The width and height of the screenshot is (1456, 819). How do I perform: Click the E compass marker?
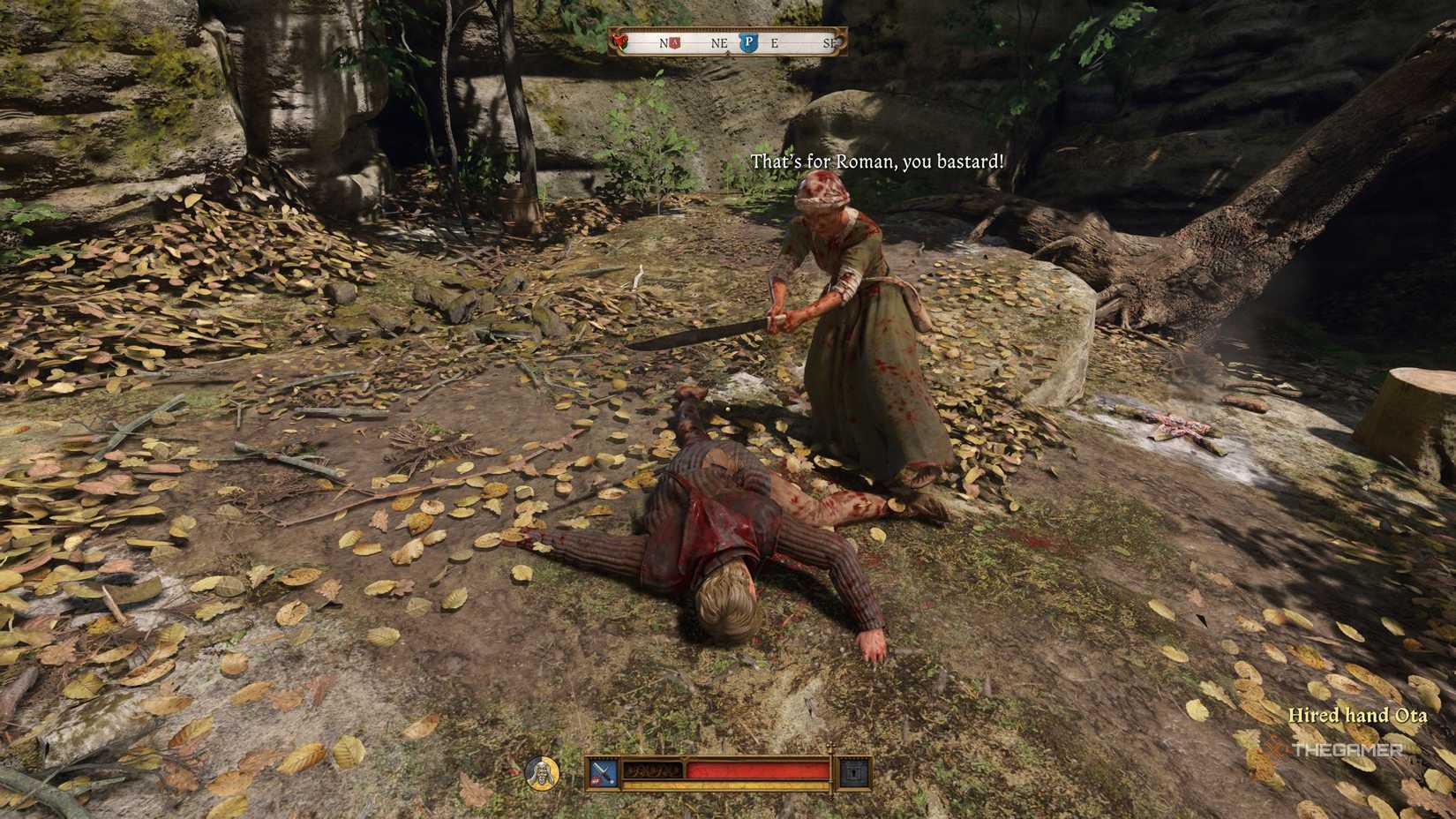pyautogui.click(x=775, y=43)
